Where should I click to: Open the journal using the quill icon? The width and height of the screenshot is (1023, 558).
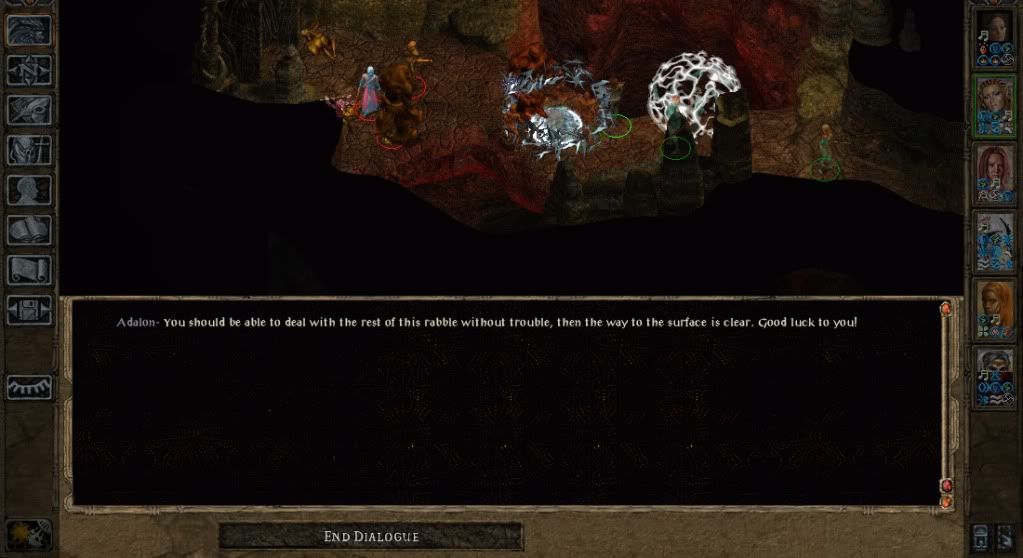coord(29,109)
